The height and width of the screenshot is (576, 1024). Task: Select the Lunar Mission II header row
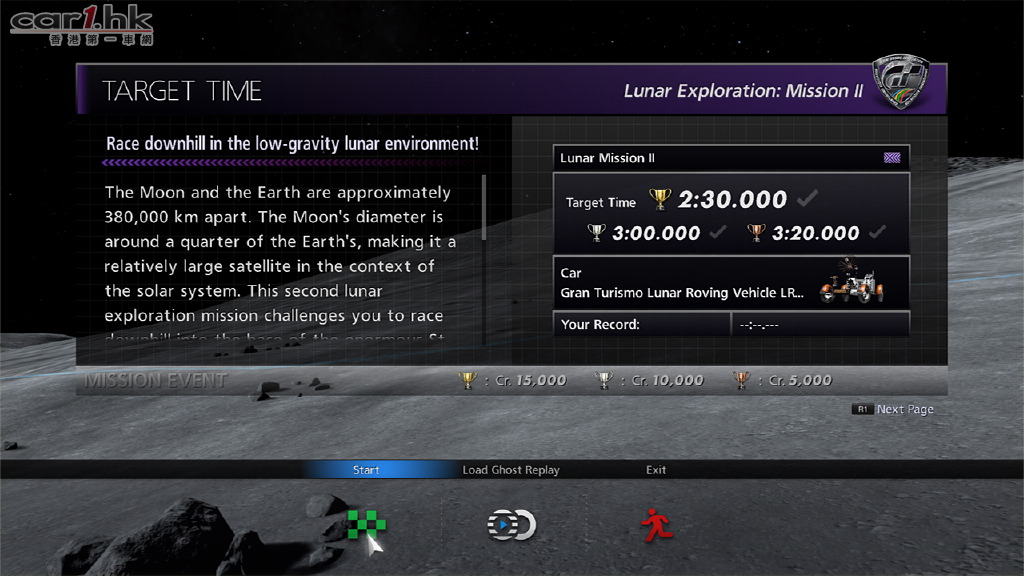coord(731,158)
